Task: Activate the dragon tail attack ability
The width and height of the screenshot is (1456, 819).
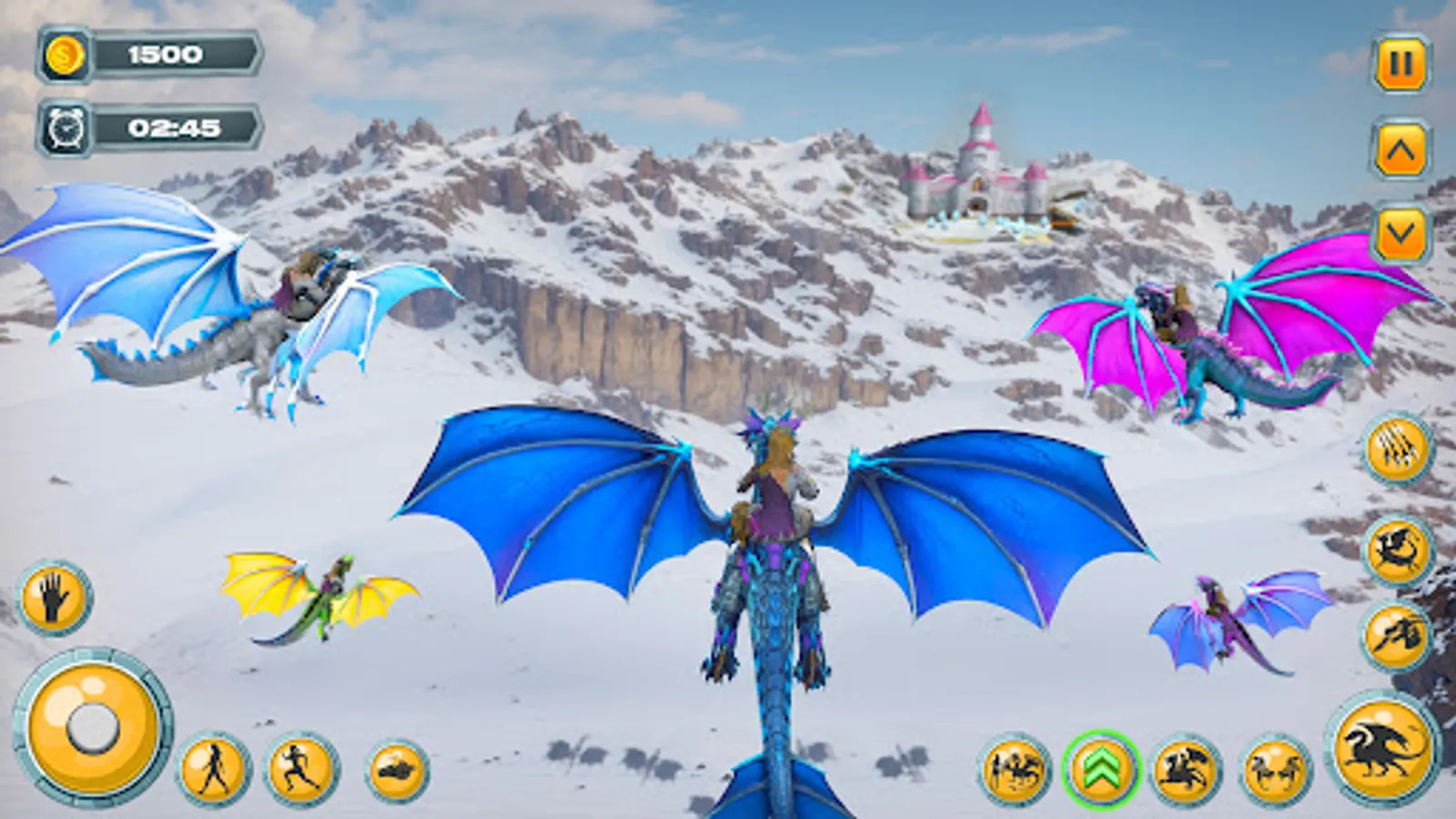Action: [1399, 551]
